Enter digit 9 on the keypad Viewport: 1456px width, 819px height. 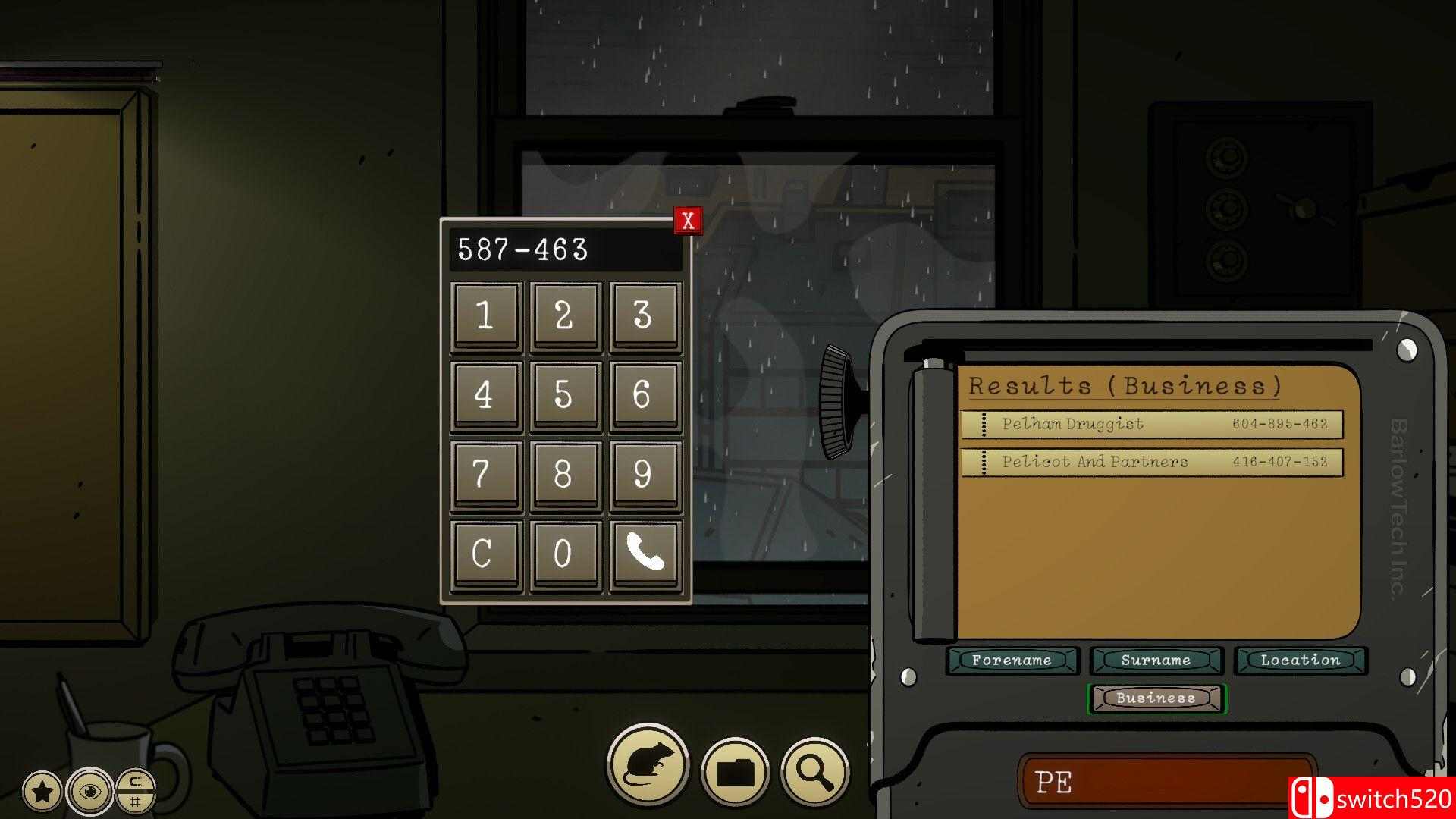tap(645, 475)
